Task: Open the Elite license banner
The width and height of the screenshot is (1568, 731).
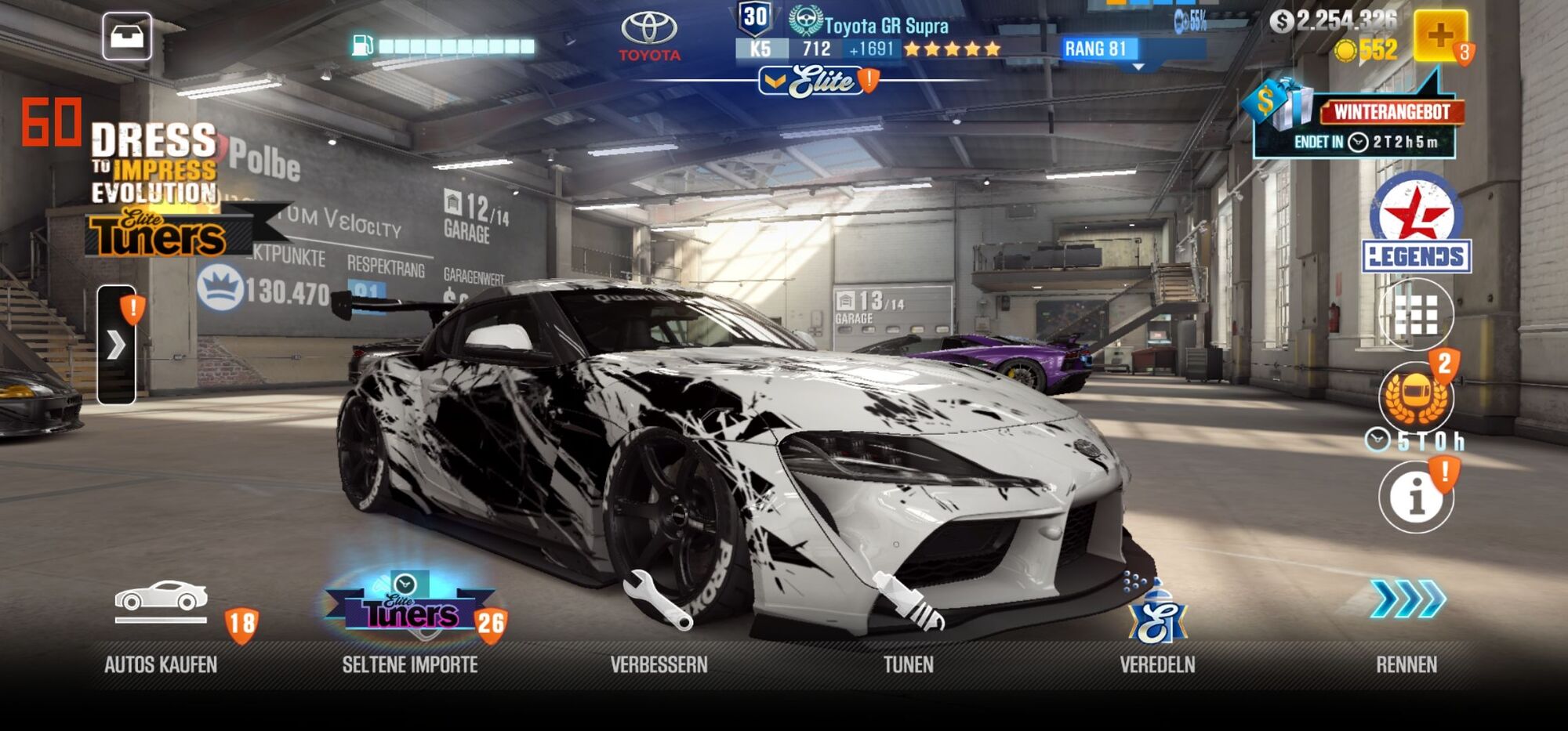Action: (x=819, y=81)
